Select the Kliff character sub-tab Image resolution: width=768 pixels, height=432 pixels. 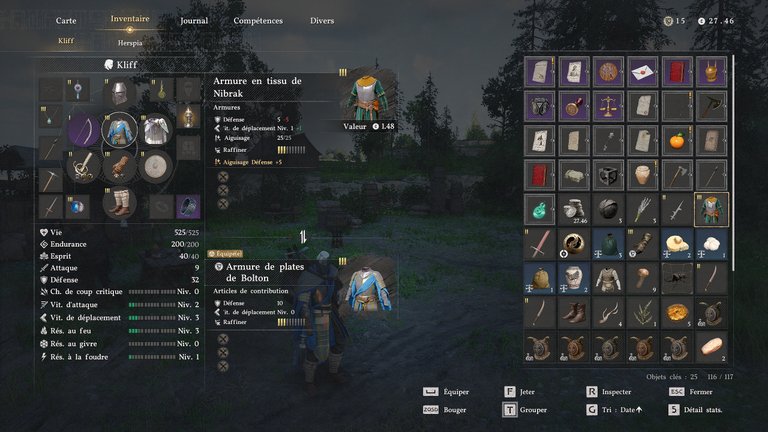pyautogui.click(x=65, y=41)
